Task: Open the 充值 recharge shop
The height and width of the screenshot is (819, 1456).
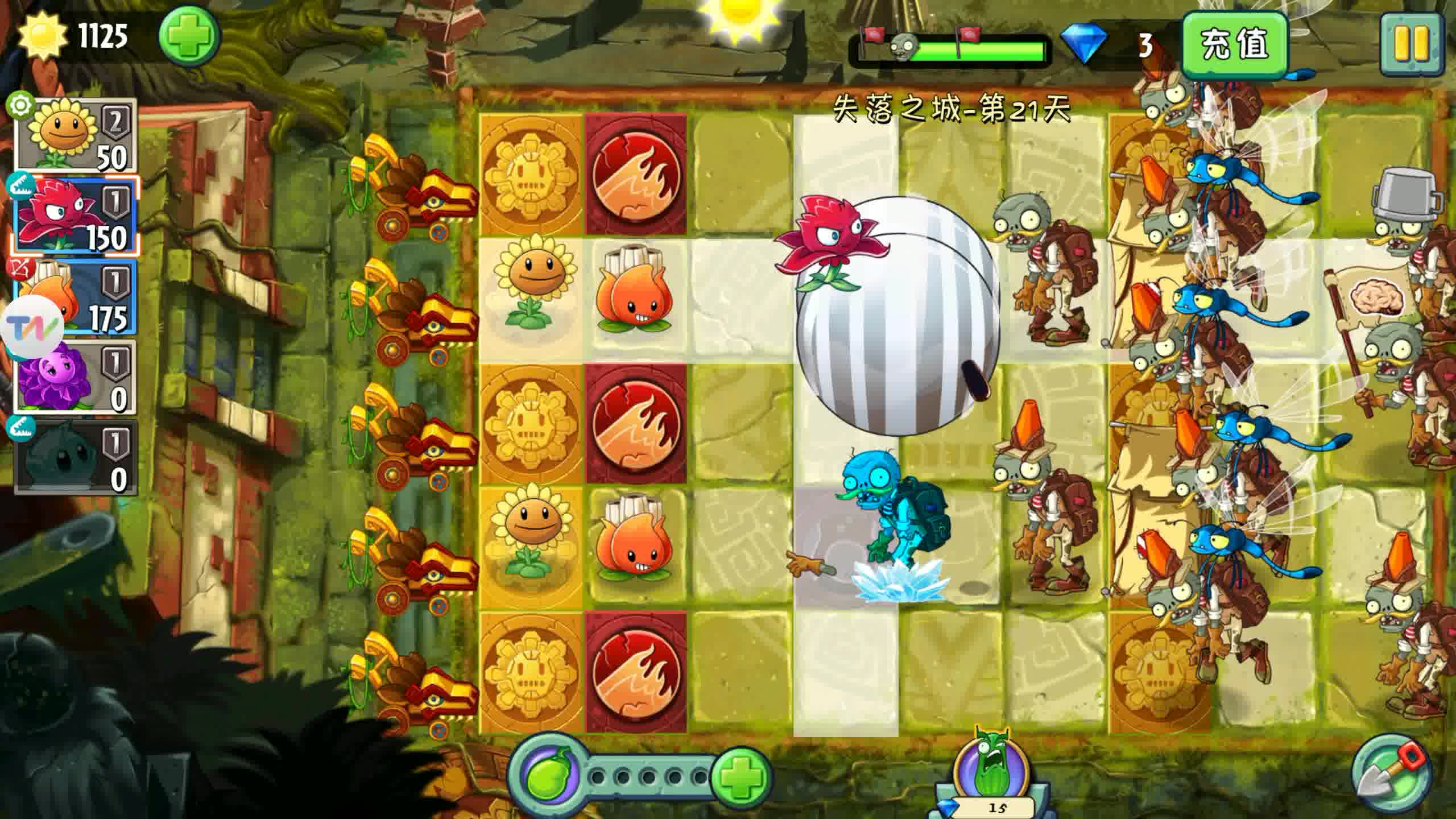Action: pyautogui.click(x=1234, y=44)
